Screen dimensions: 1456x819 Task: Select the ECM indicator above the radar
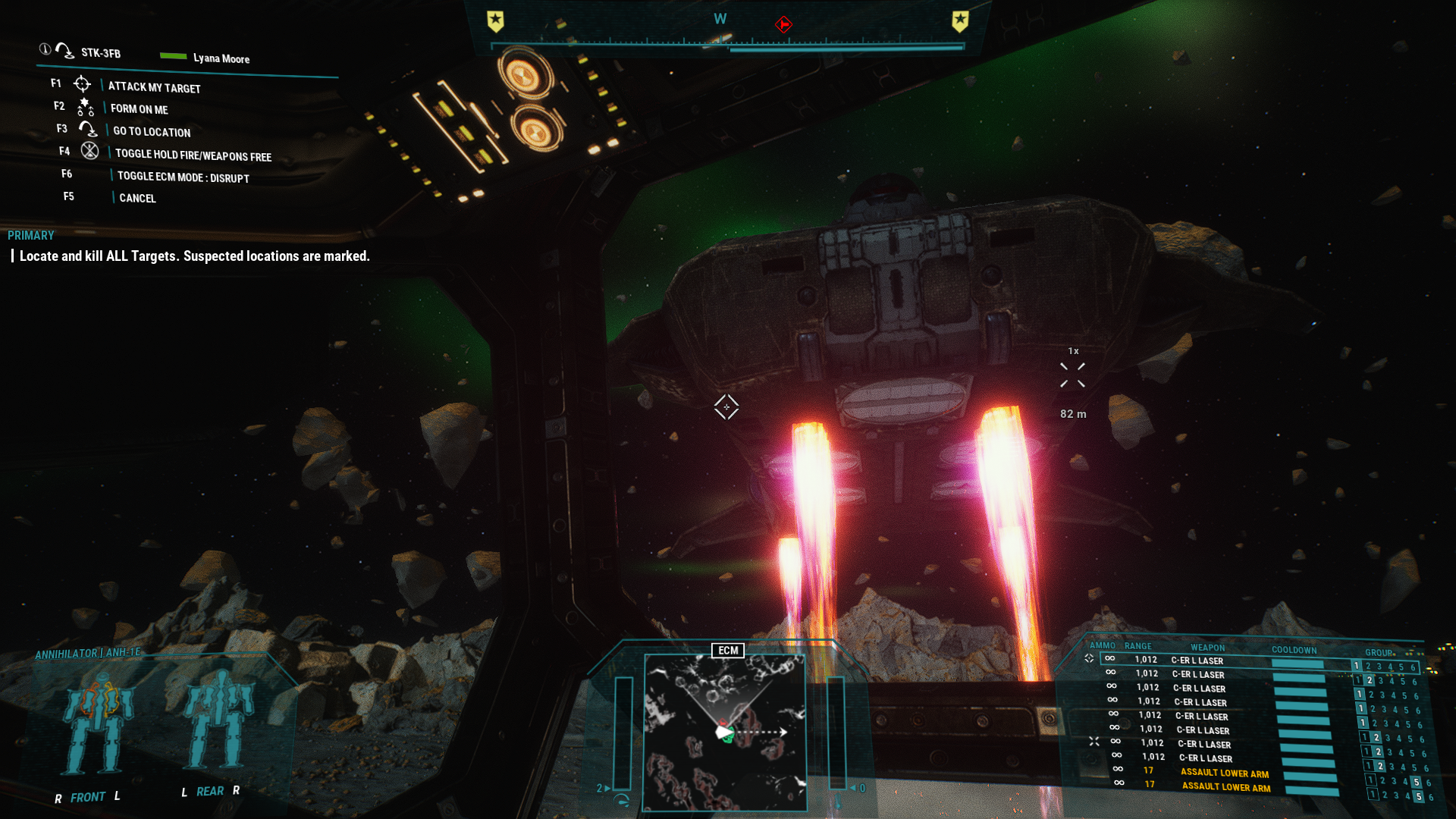(728, 651)
